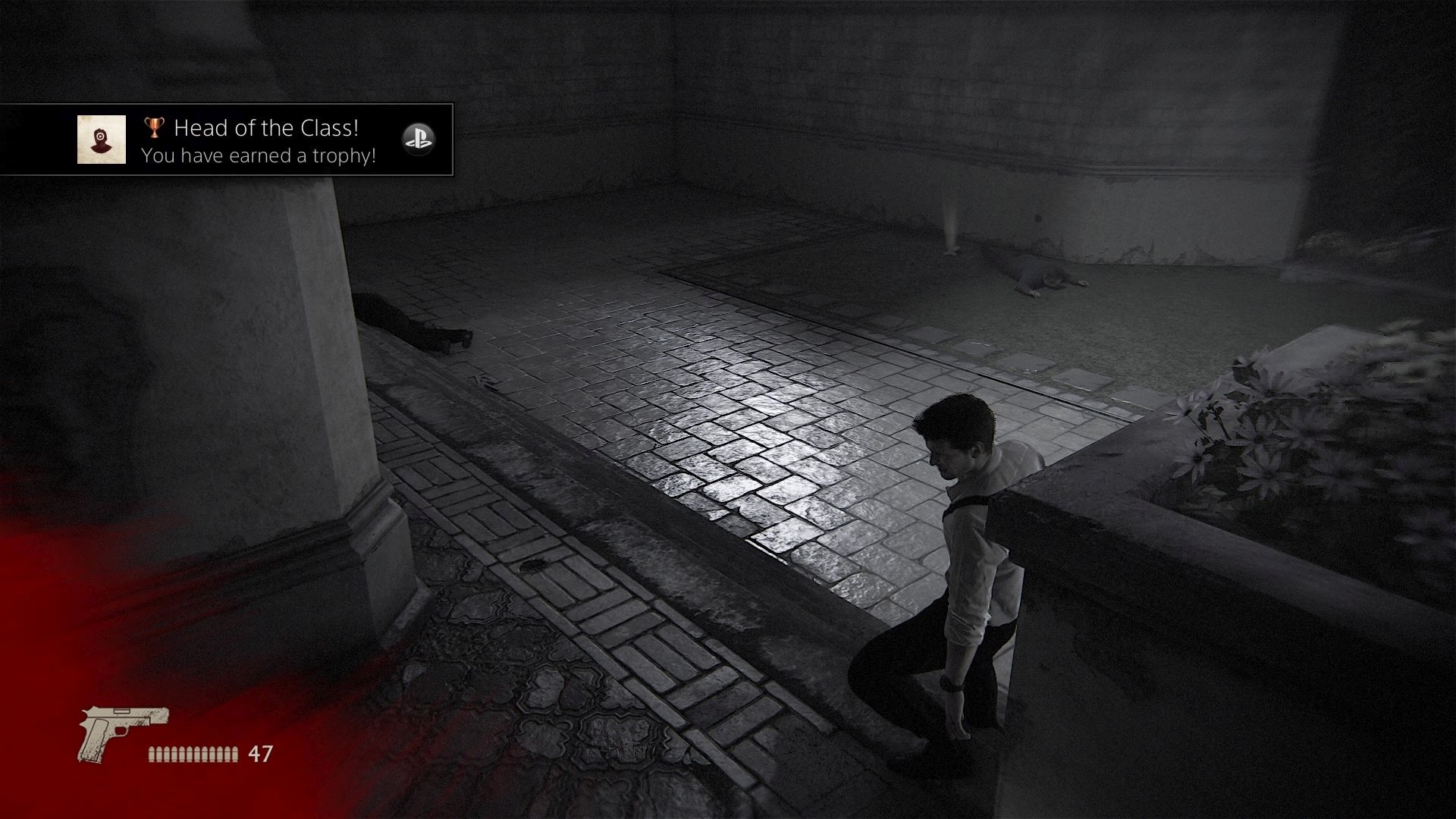This screenshot has width=1456, height=819.
Task: Select the trophy thumbnail image
Action: tap(102, 140)
